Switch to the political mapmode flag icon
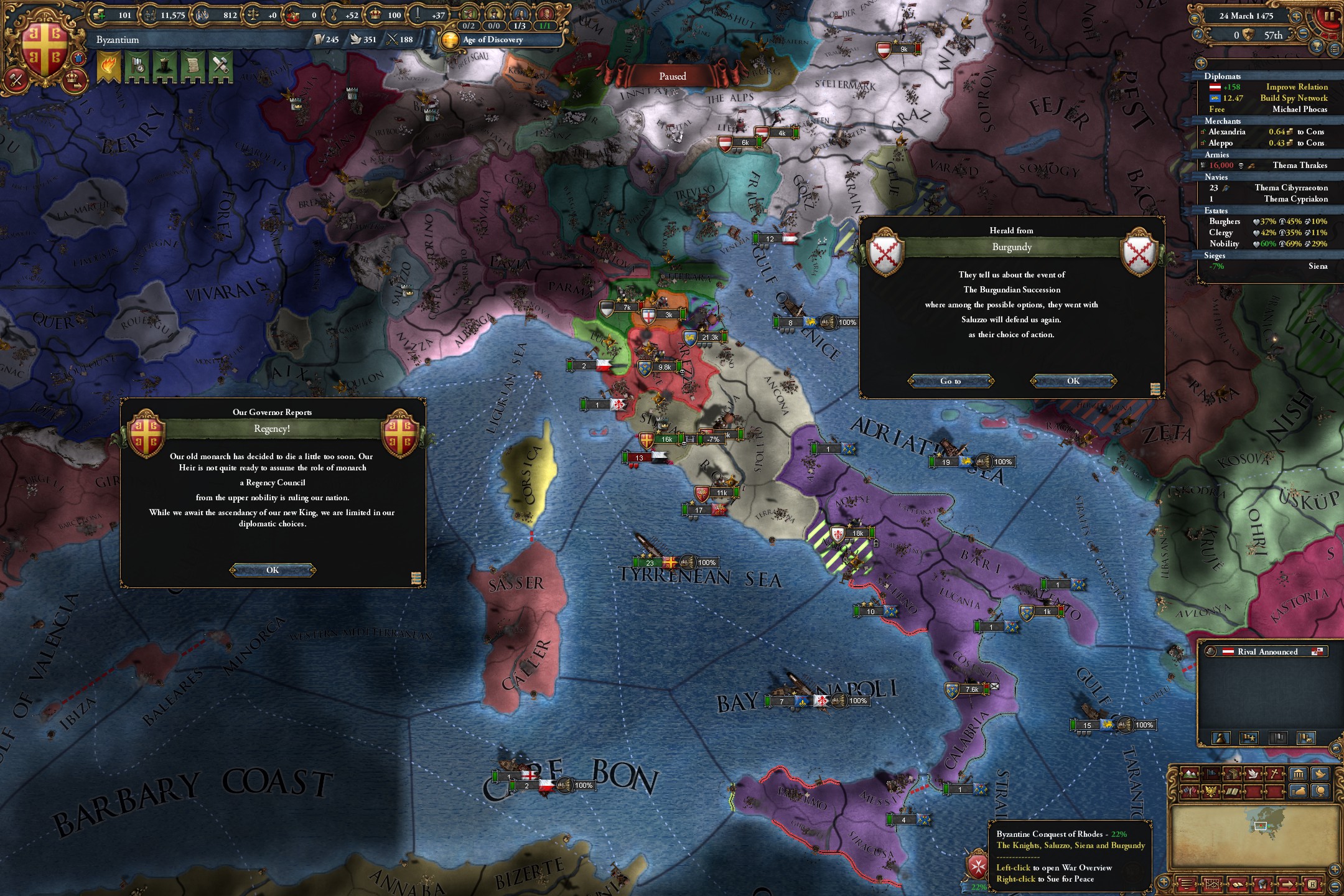1344x896 pixels. (1211, 773)
